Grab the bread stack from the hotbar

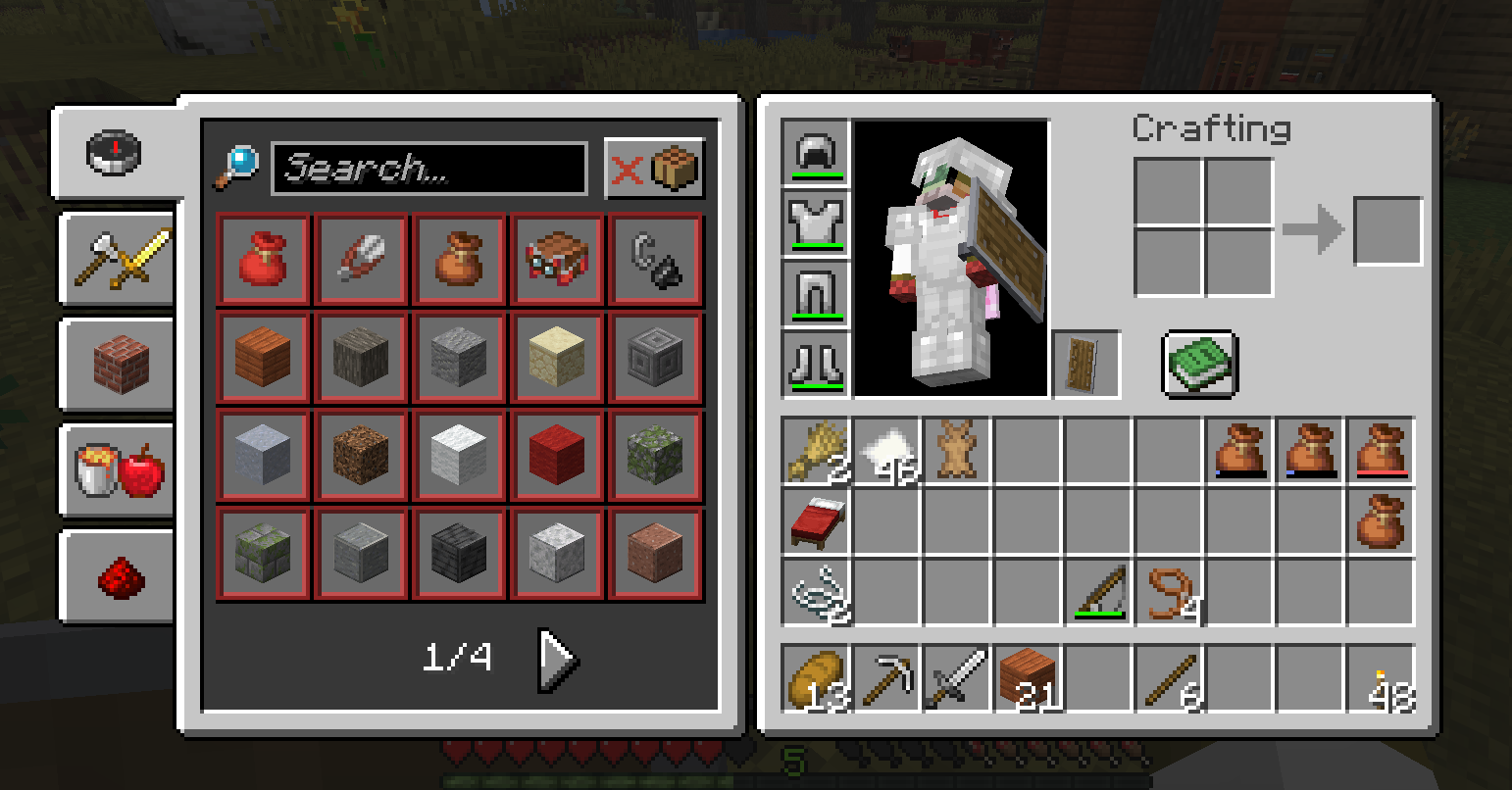point(816,679)
